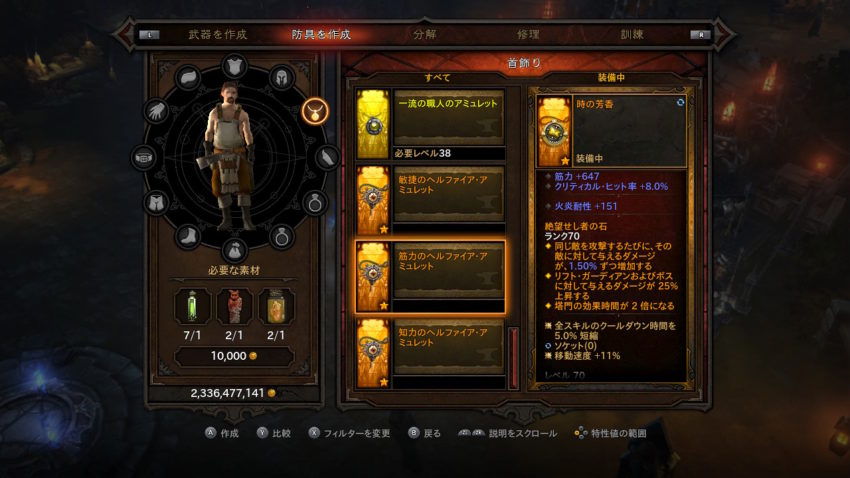Click the equipped 時の芳香 amulet icon
Image resolution: width=850 pixels, height=478 pixels.
(x=555, y=130)
